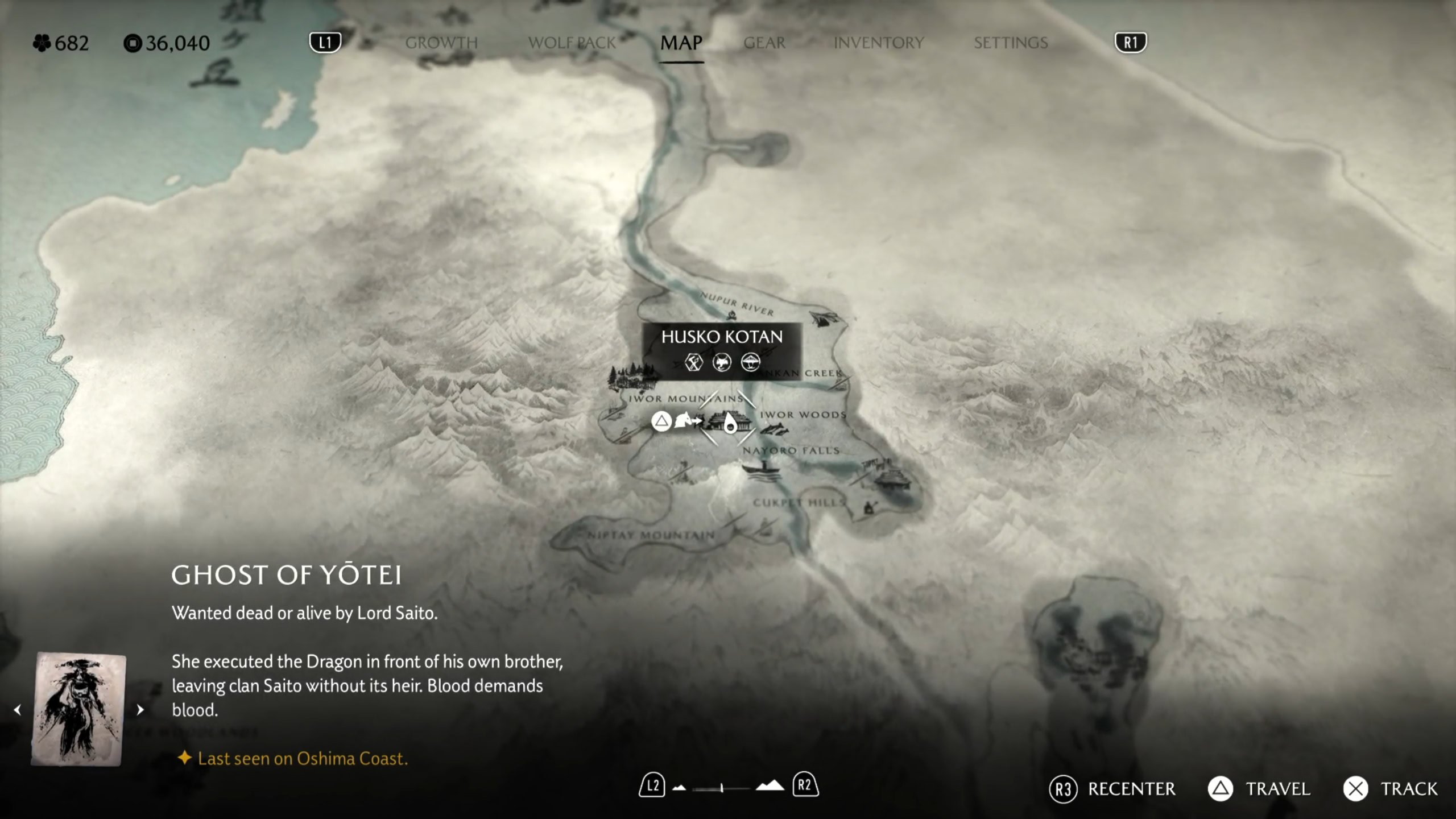The height and width of the screenshot is (819, 1456).
Task: Select the campfire marker on Nupur River
Action: tap(732, 316)
